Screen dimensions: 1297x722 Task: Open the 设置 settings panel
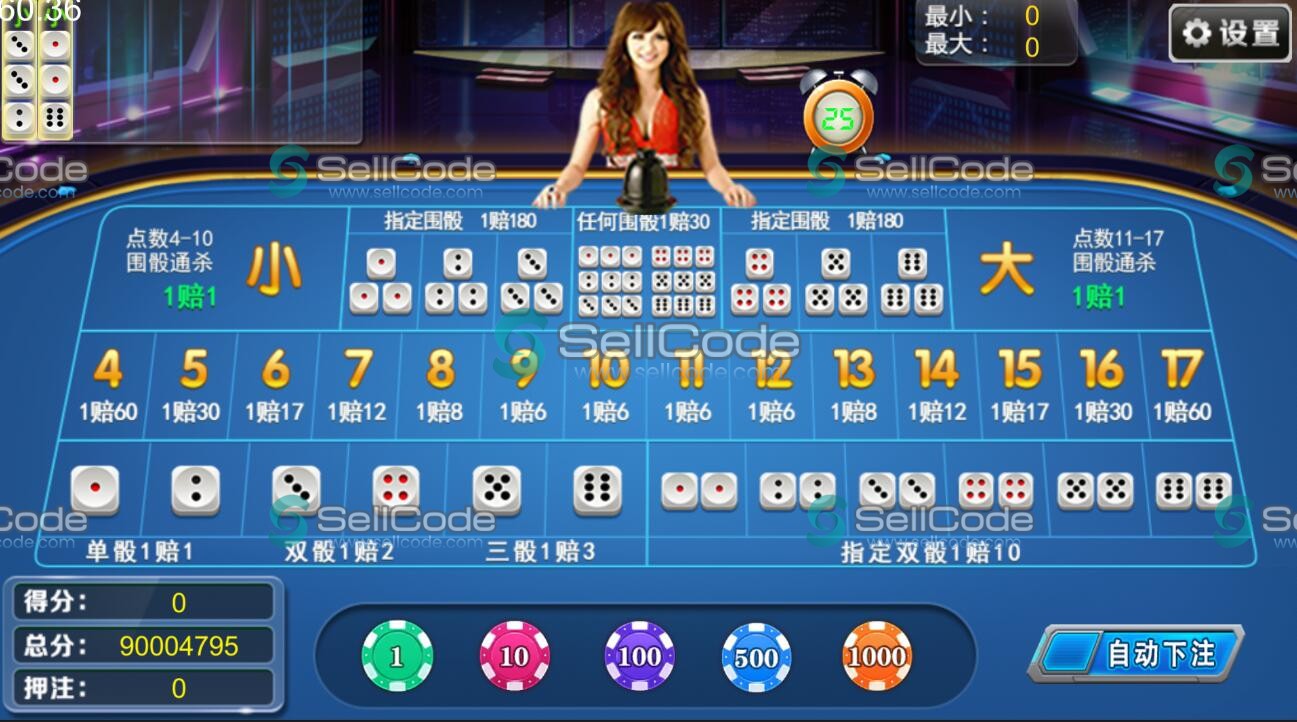1229,31
